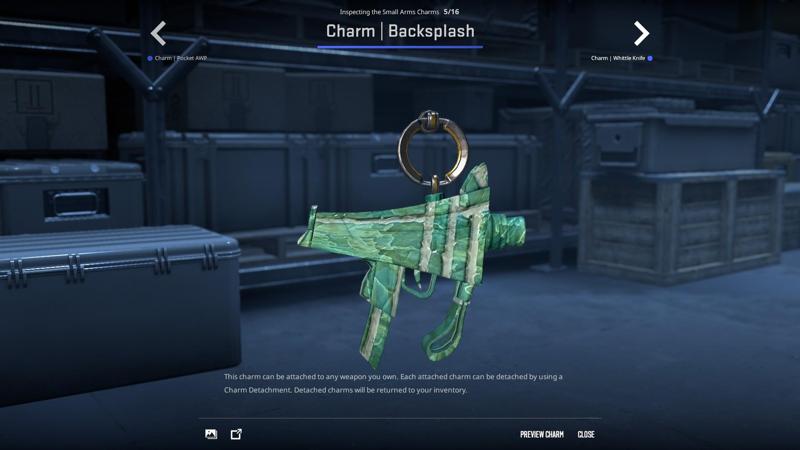
Task: Close the charm inspection screen
Action: 586,435
